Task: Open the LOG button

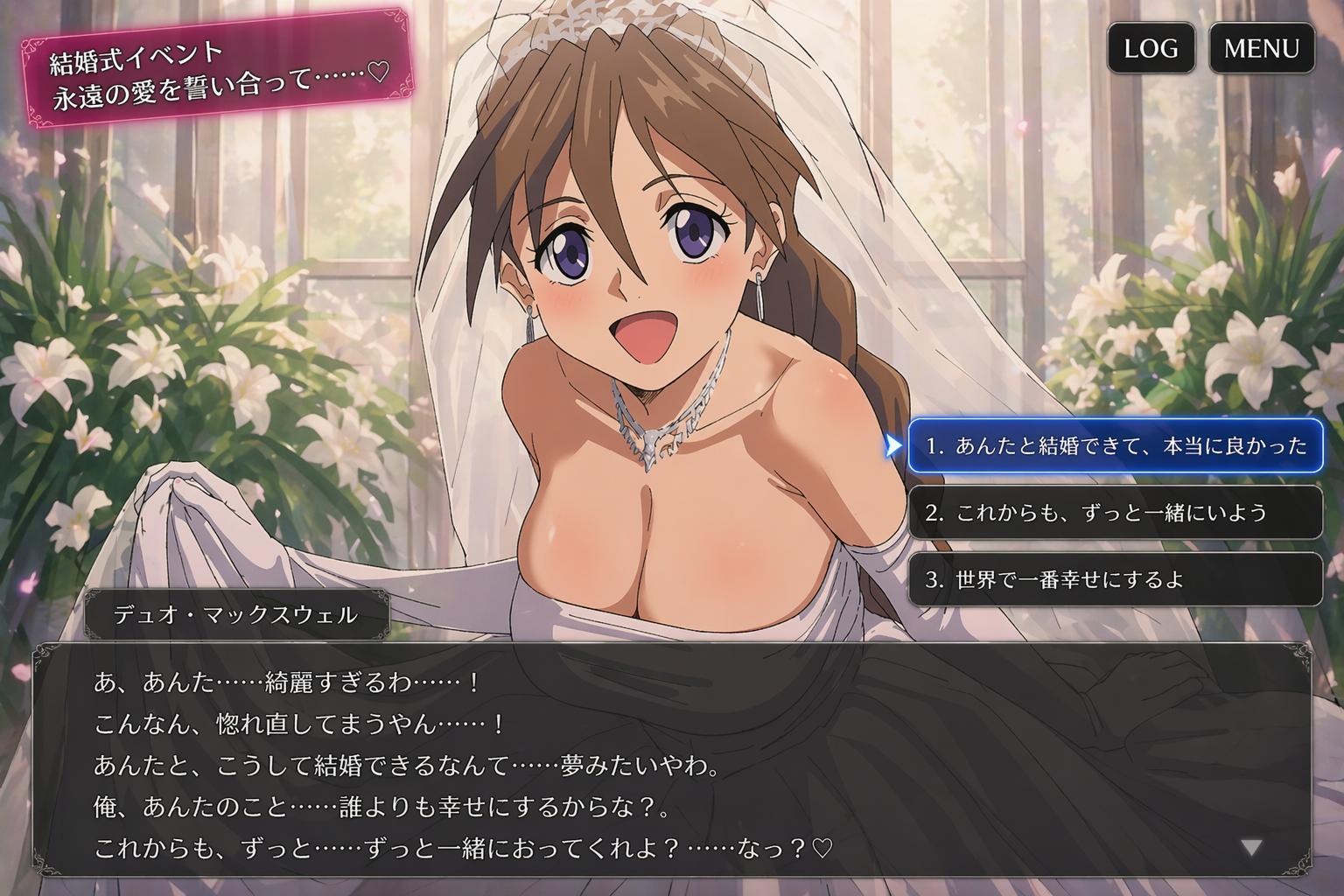Action: pyautogui.click(x=1151, y=48)
